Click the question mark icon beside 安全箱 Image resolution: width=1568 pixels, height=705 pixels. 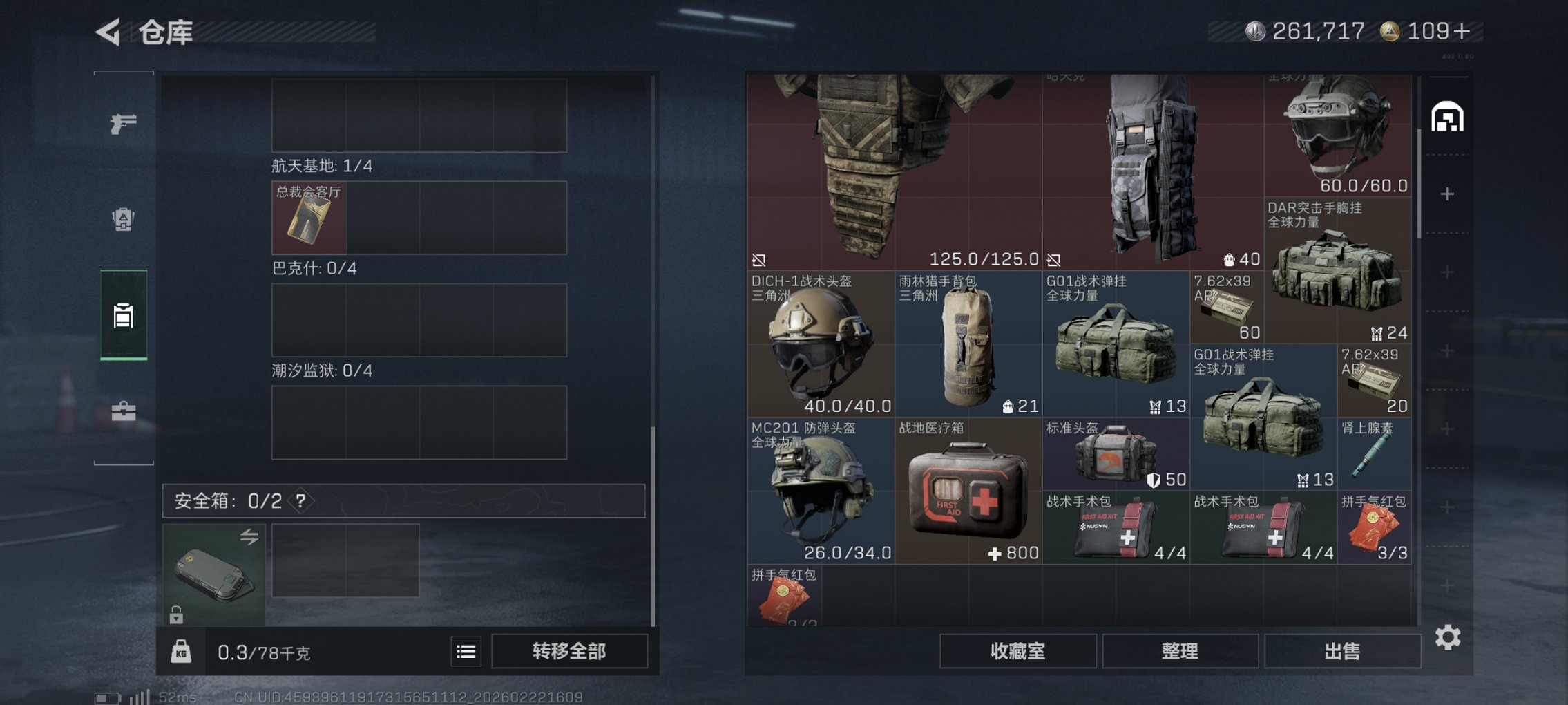pyautogui.click(x=300, y=500)
